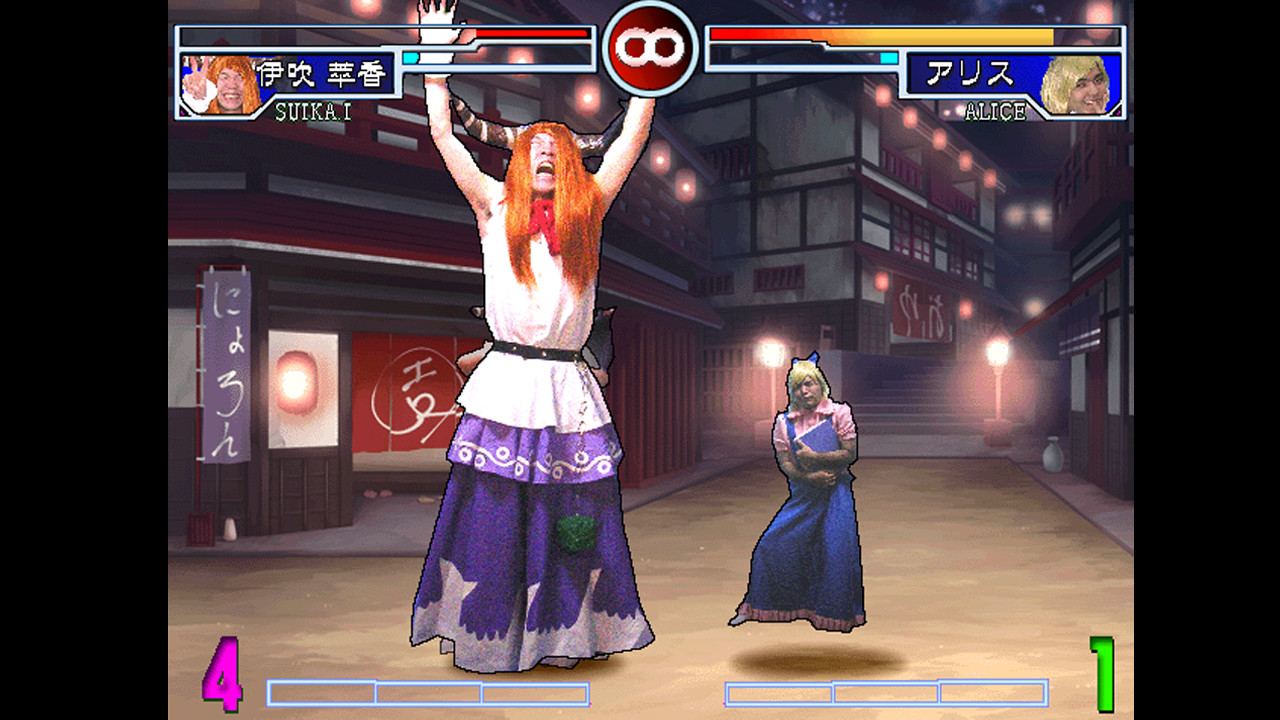Select the infinity timer emblem at center top
The width and height of the screenshot is (1280, 720).
tap(652, 47)
